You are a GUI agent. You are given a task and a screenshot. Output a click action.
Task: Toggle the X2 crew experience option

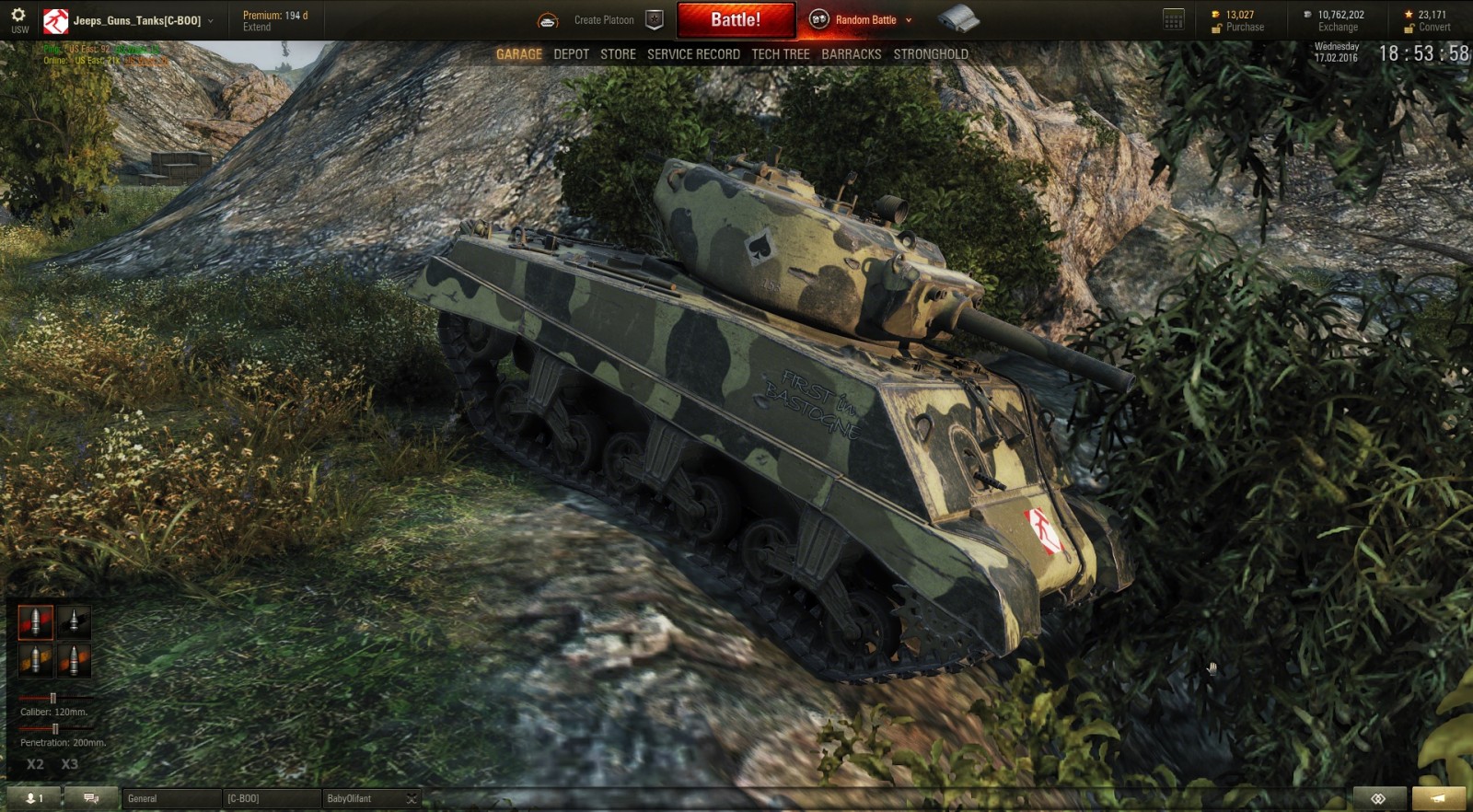[x=36, y=763]
